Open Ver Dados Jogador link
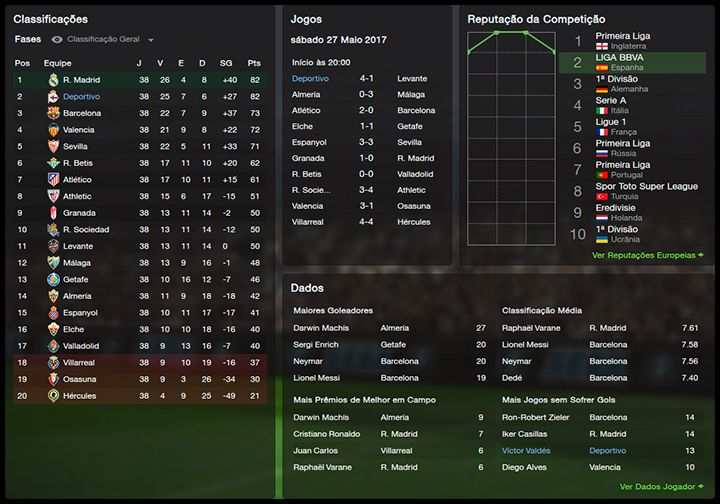Image resolution: width=720 pixels, height=504 pixels. click(x=661, y=487)
